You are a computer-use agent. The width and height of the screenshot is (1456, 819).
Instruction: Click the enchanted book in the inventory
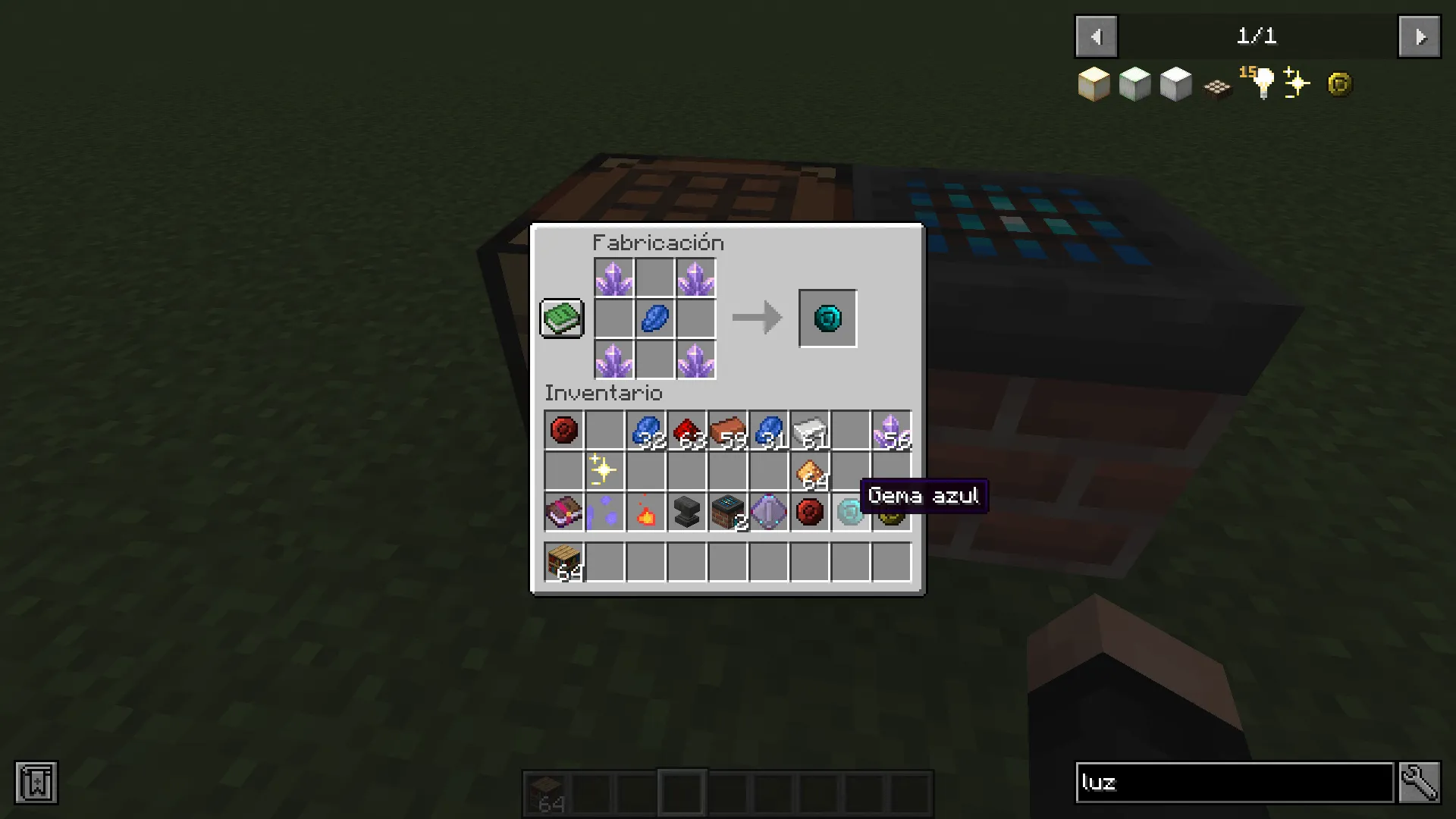pyautogui.click(x=563, y=512)
